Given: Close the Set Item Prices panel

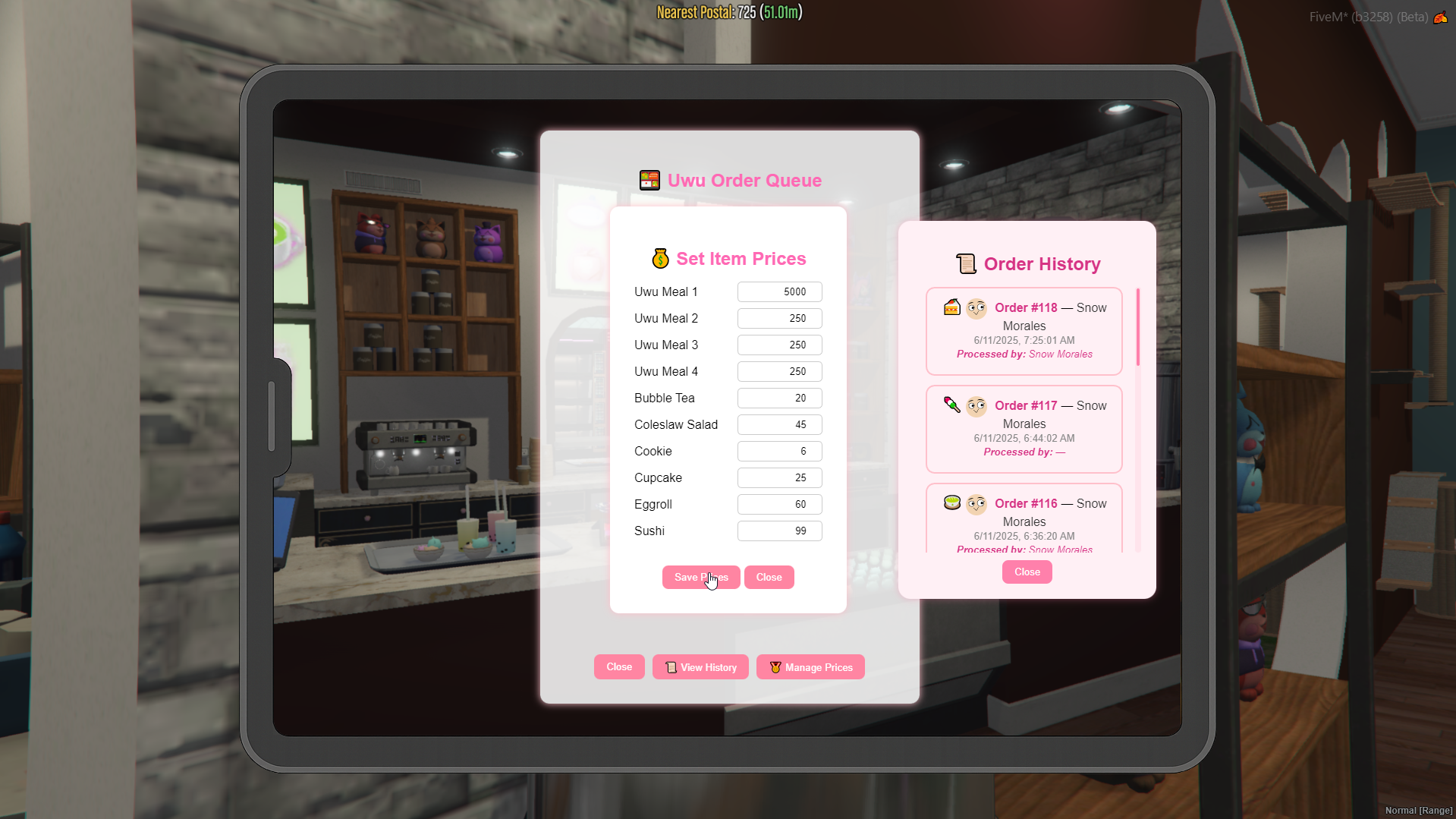Looking at the screenshot, I should [769, 577].
